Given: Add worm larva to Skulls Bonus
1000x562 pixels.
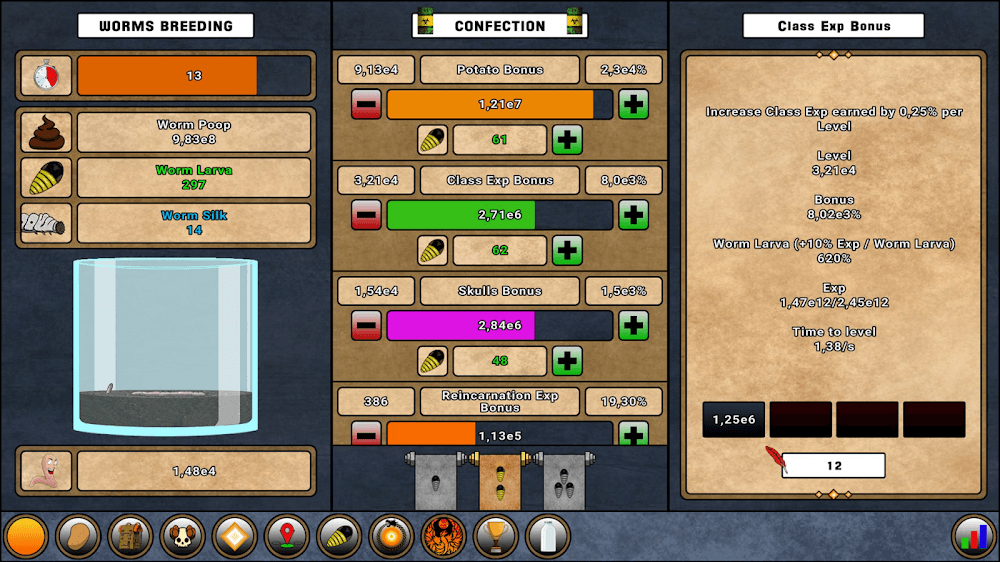Looking at the screenshot, I should (x=567, y=360).
